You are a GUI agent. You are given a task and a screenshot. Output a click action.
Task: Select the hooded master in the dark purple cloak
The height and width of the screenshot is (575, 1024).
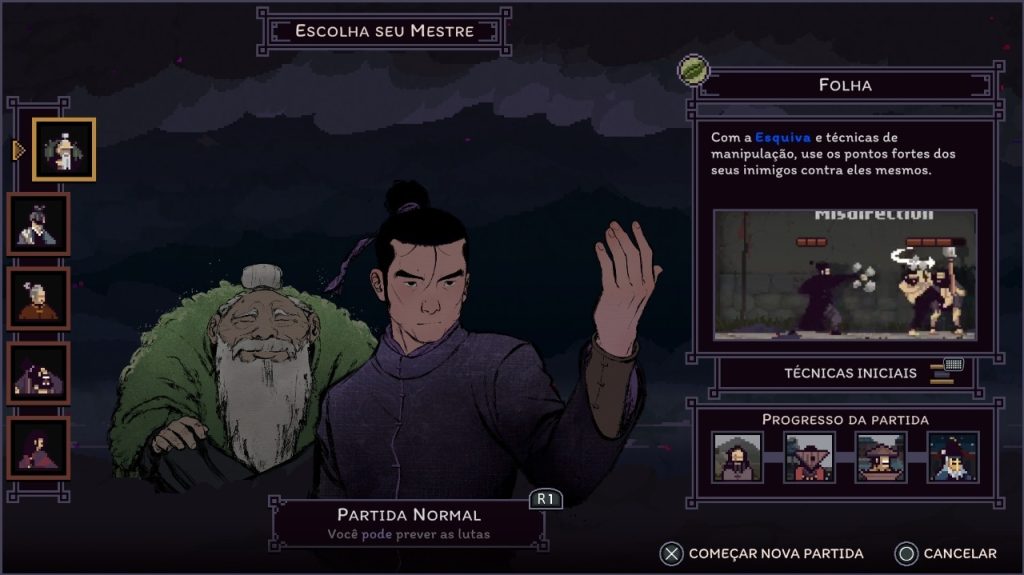coord(39,373)
